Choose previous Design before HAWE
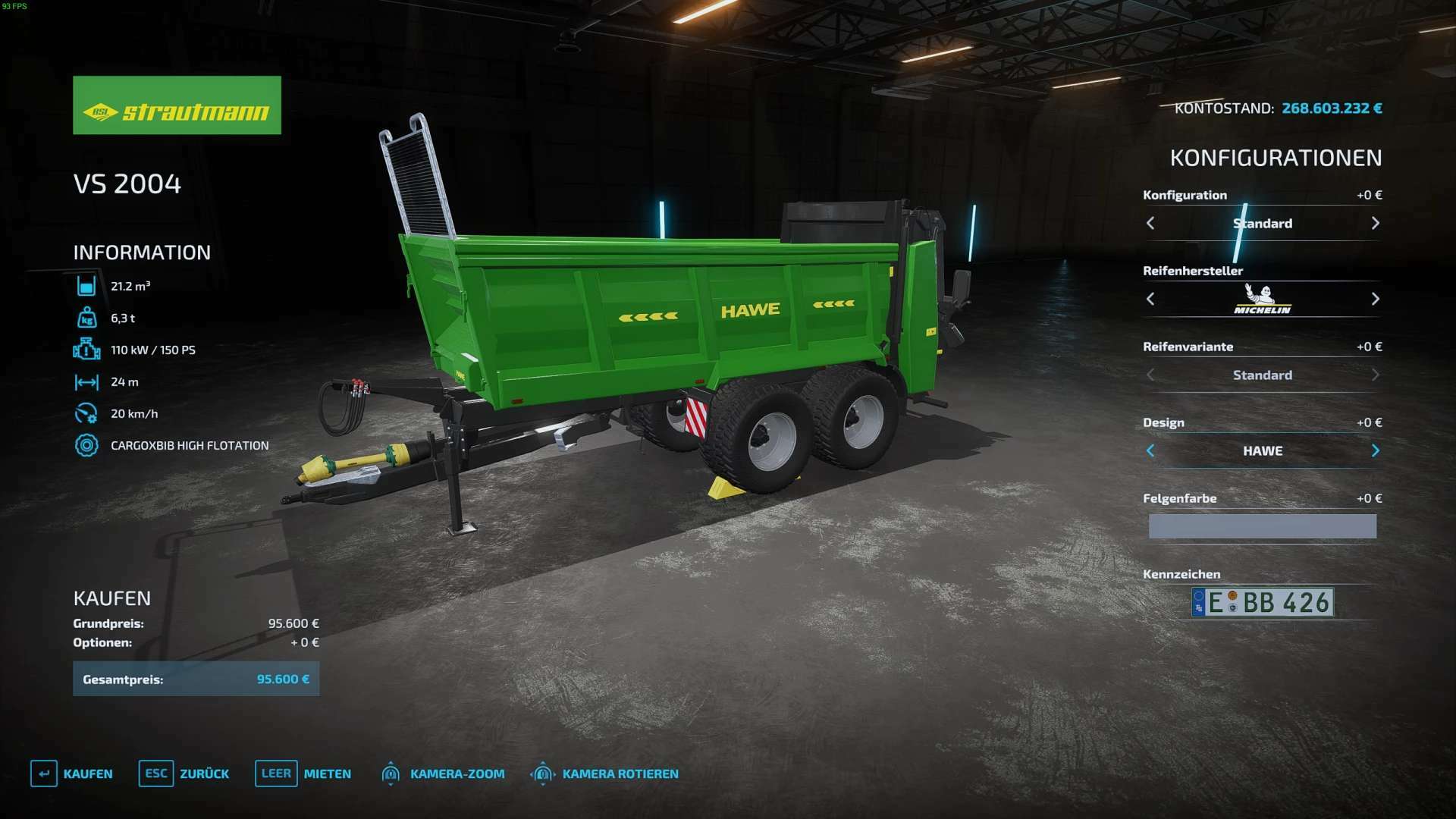Image resolution: width=1456 pixels, height=819 pixels. click(1150, 450)
